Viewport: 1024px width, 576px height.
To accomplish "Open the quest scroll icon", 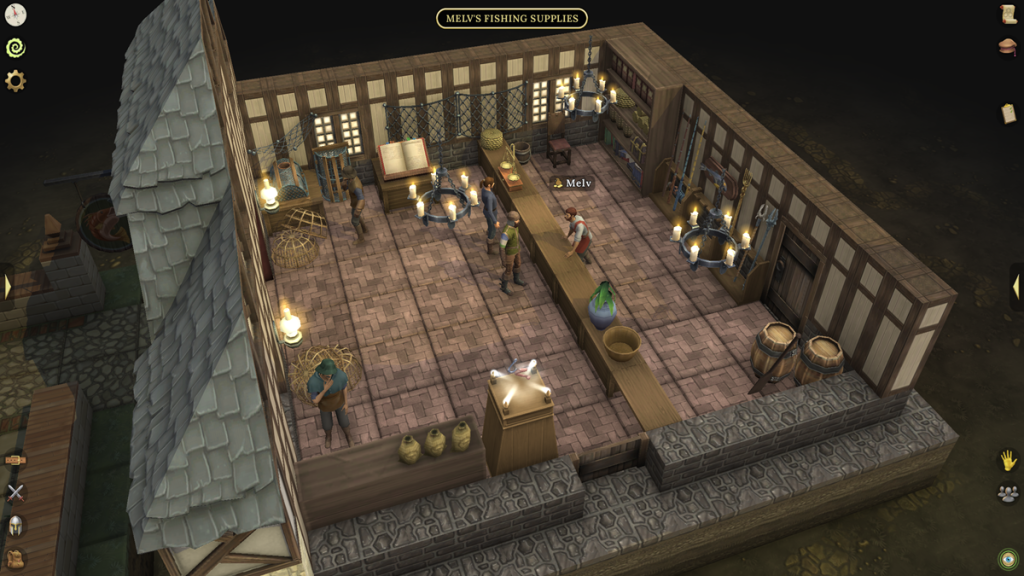I will [x=1008, y=14].
